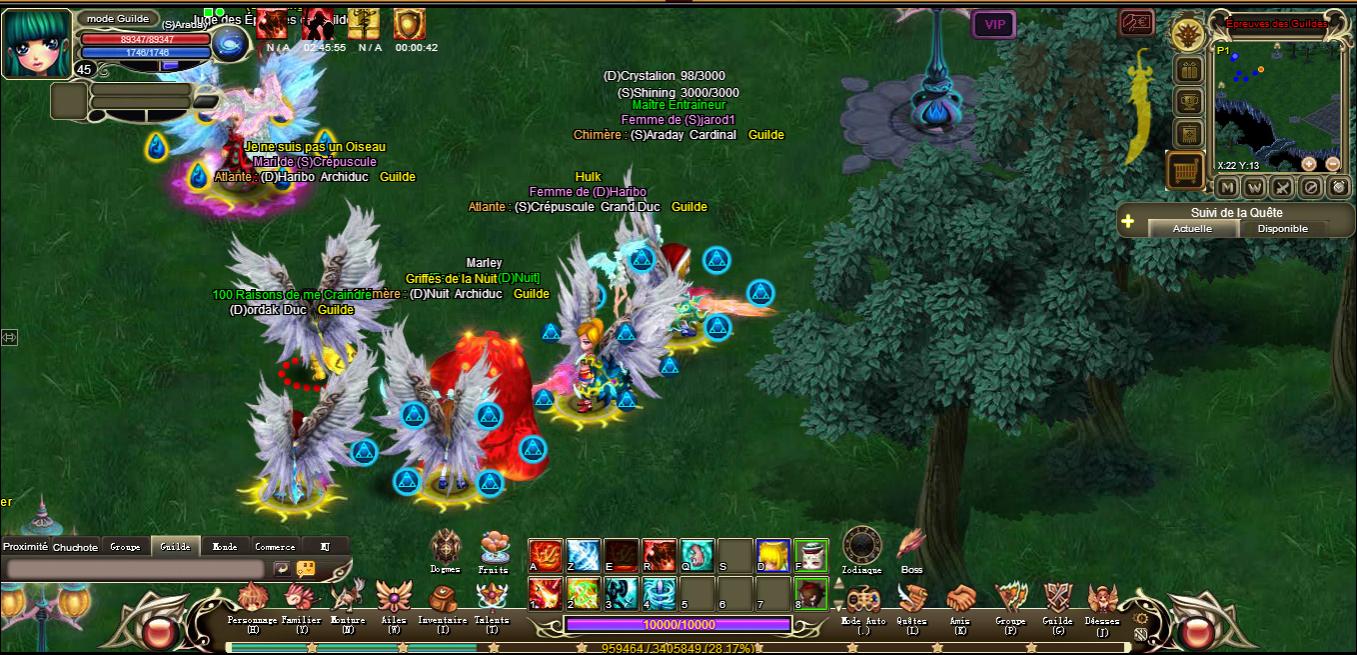1357x655 pixels.
Task: Open the Talents menu
Action: [491, 599]
